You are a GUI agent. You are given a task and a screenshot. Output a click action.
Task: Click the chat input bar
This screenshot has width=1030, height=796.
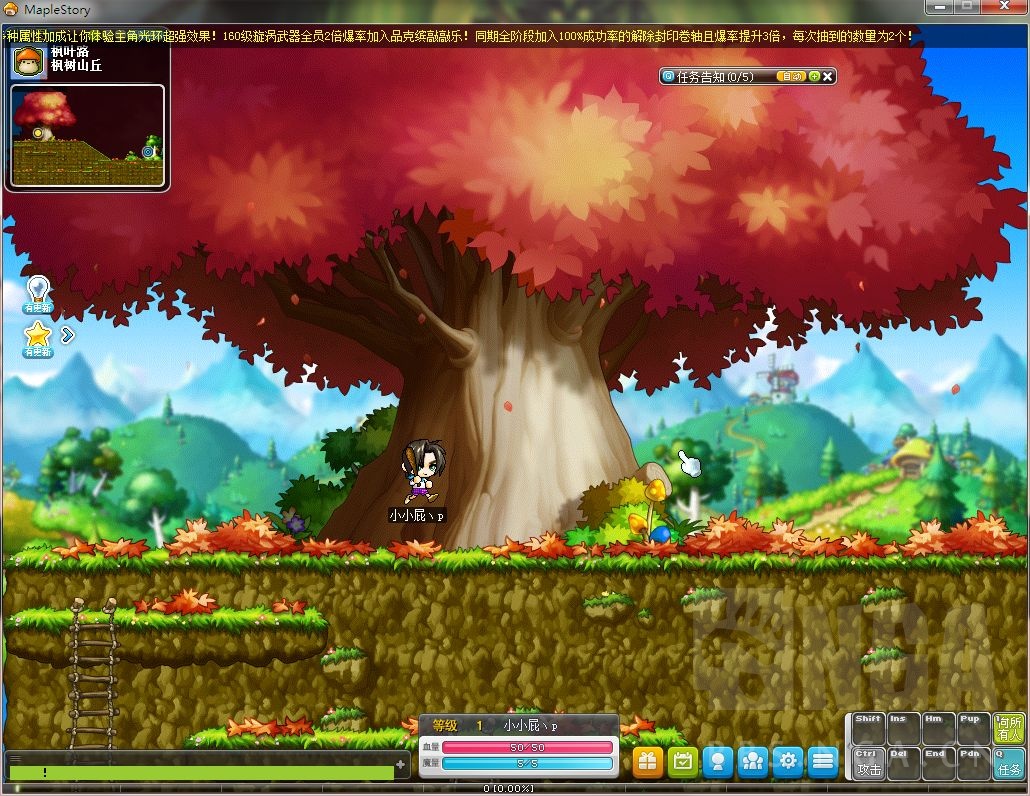click(200, 772)
